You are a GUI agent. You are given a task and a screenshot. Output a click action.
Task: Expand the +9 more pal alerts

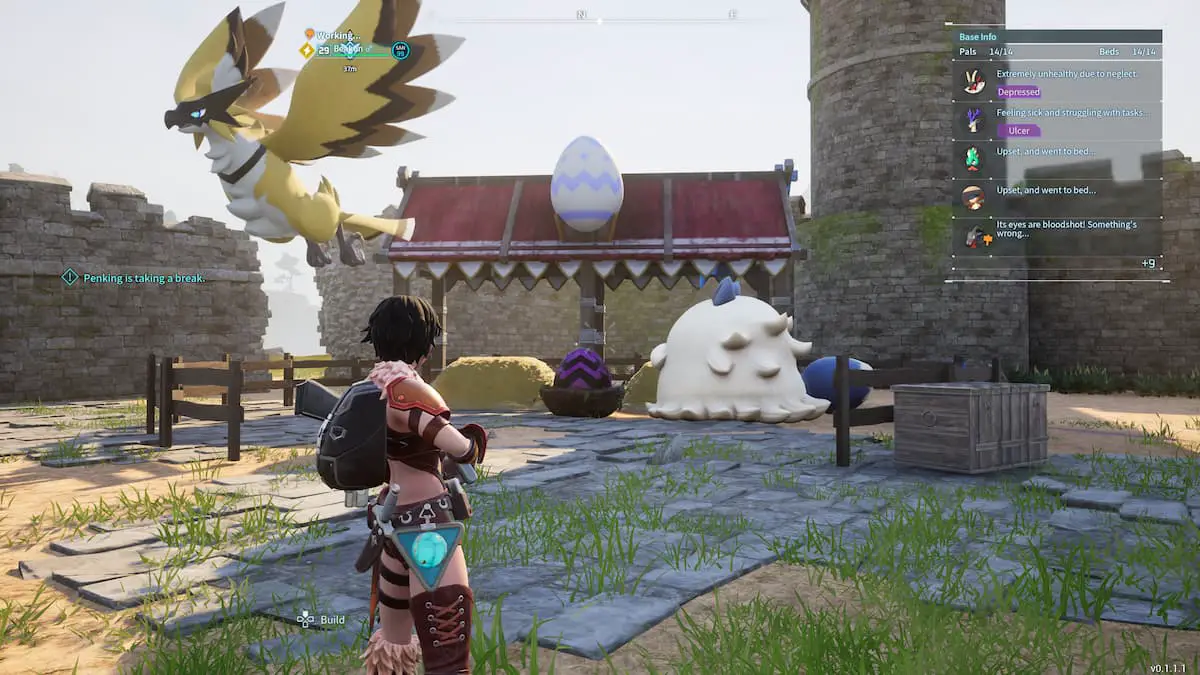coord(1147,263)
